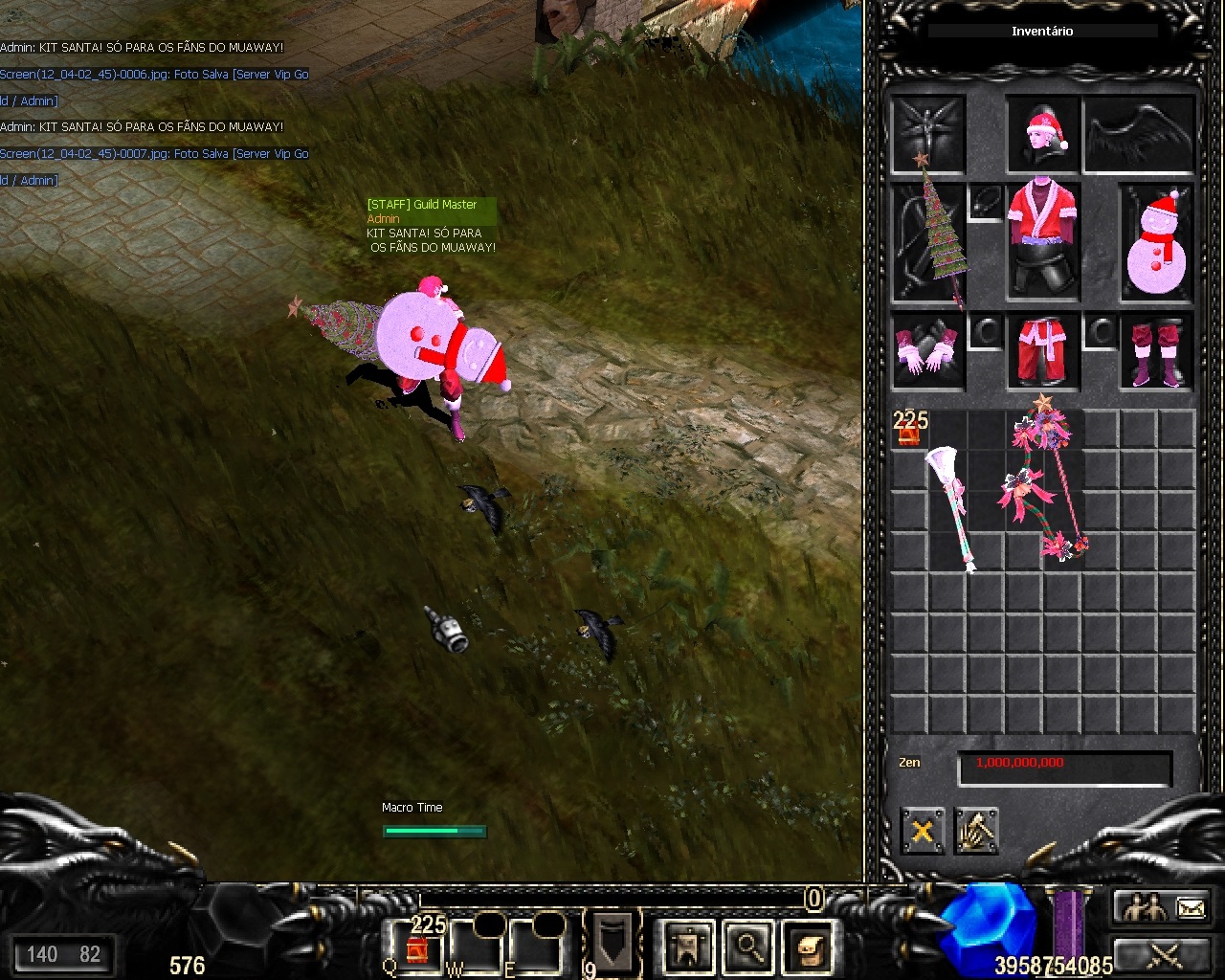This screenshot has height=980, width=1225.
Task: Select the equipped Santa hat helmet
Action: [1043, 134]
